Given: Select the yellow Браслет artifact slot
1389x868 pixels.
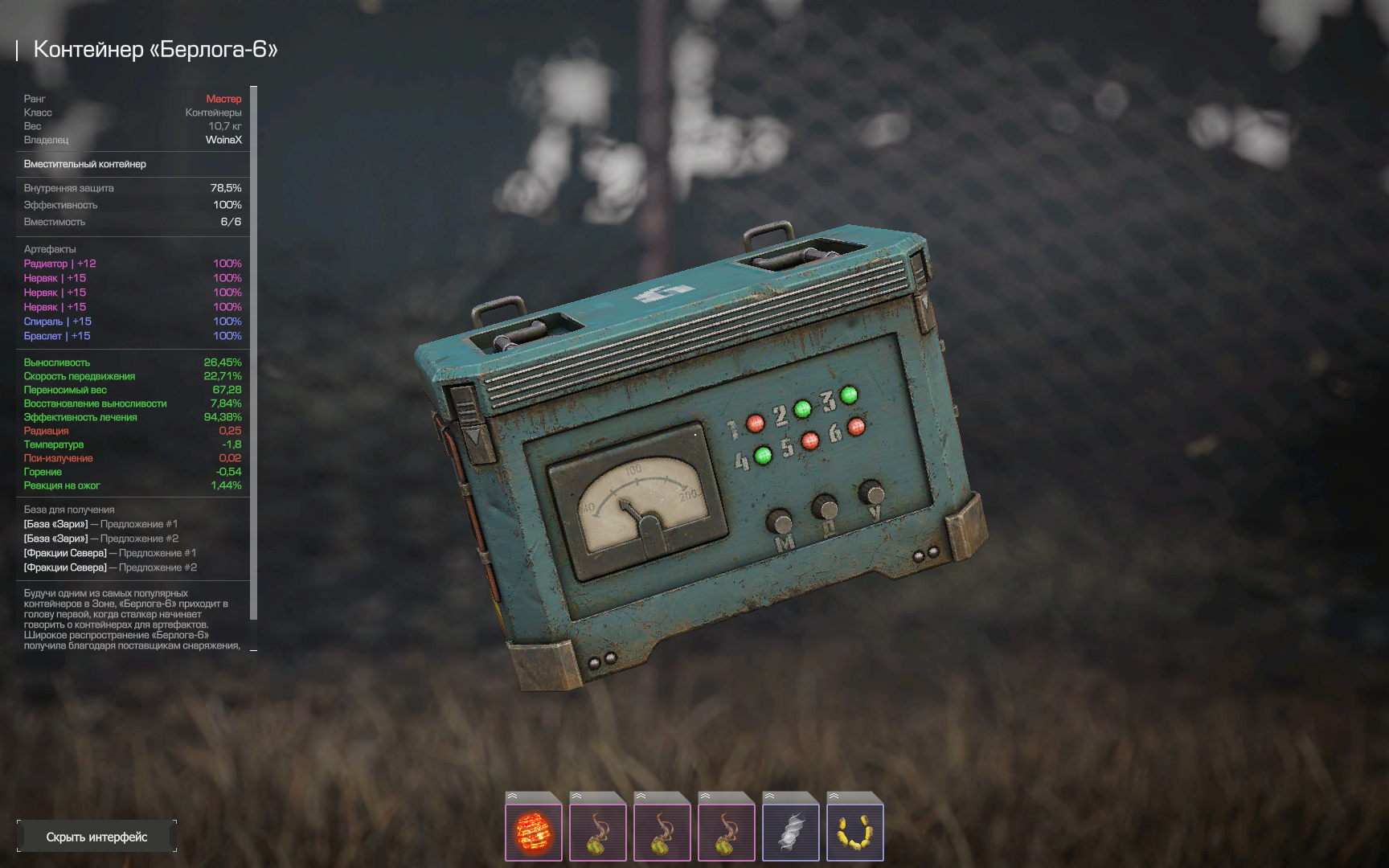Looking at the screenshot, I should [854, 831].
